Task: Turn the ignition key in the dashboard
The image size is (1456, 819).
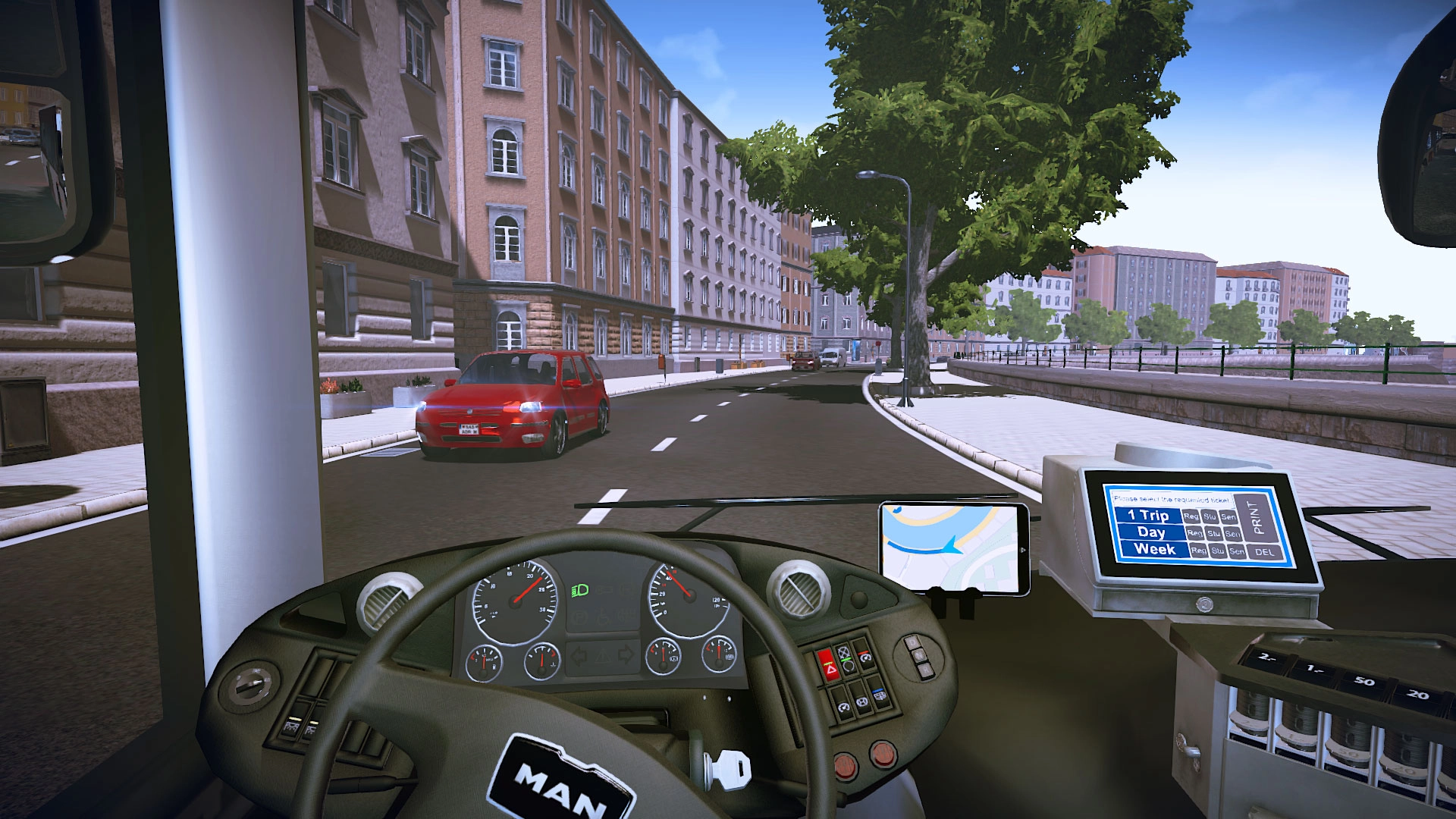Action: point(730,770)
